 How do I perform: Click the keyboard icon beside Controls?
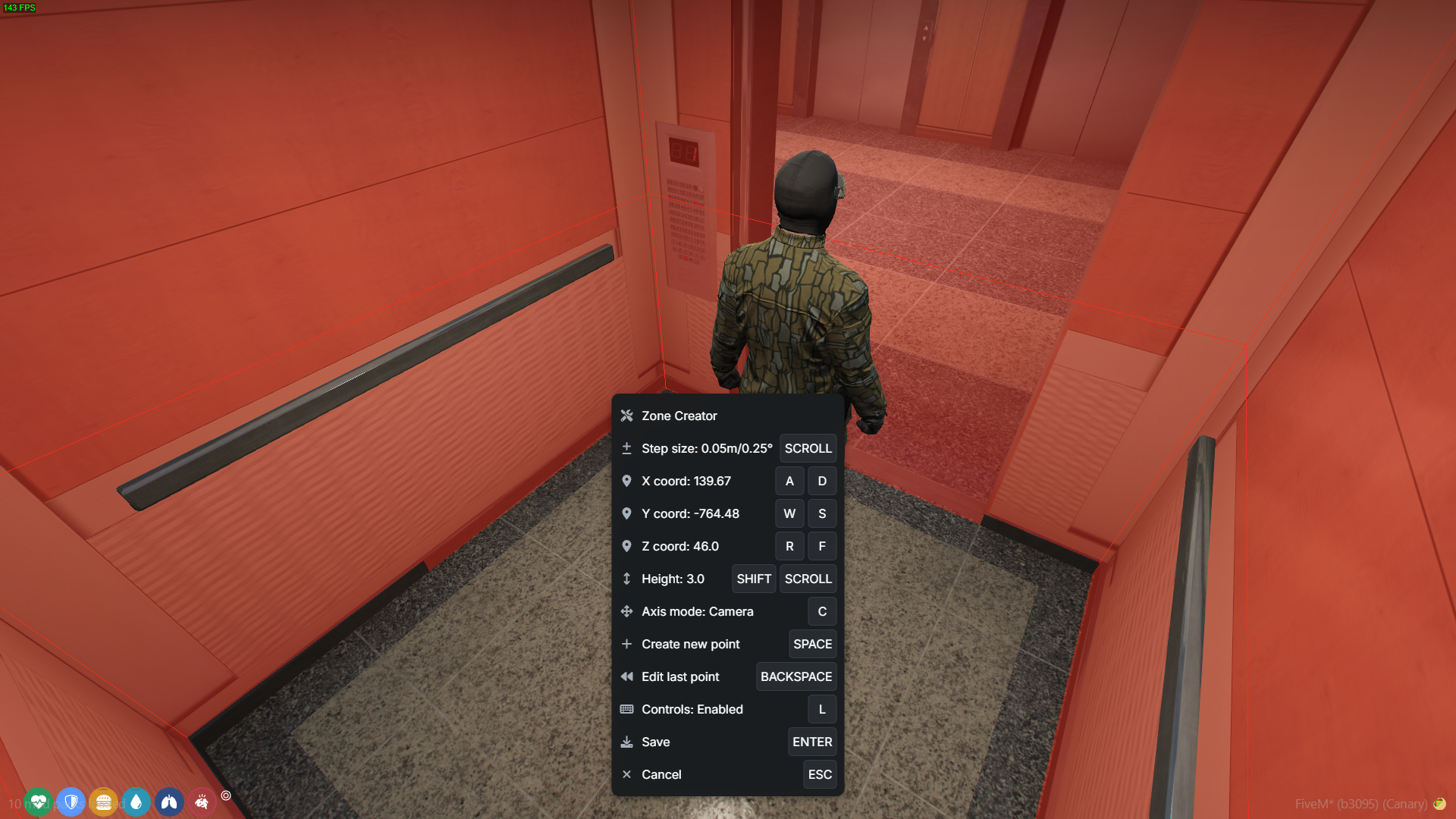(x=626, y=709)
